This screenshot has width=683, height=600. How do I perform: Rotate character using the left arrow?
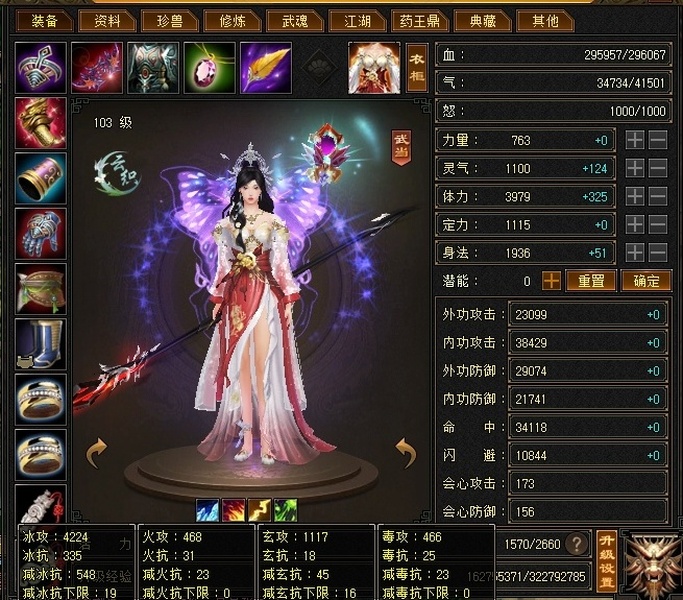pyautogui.click(x=97, y=453)
